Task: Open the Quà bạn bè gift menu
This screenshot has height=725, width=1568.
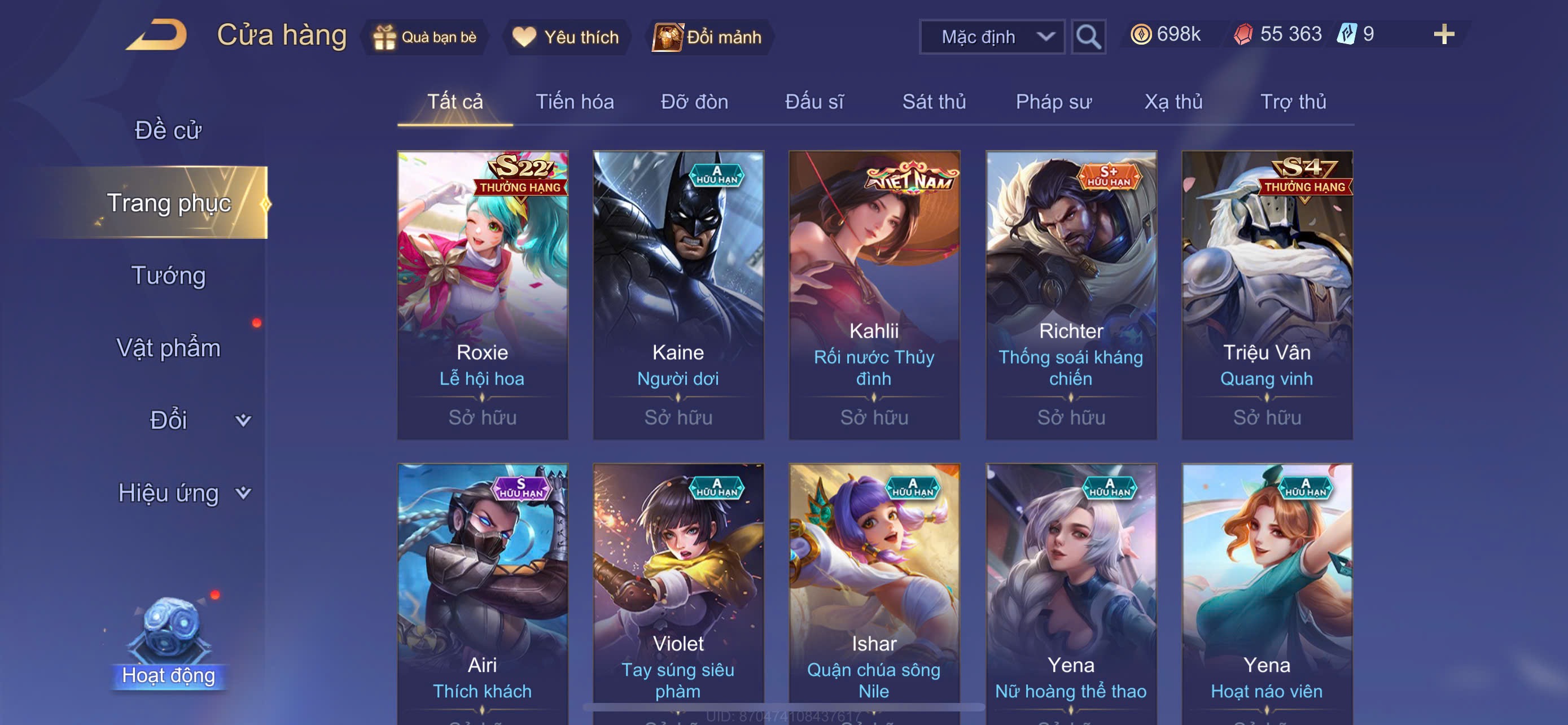Action: (x=425, y=37)
